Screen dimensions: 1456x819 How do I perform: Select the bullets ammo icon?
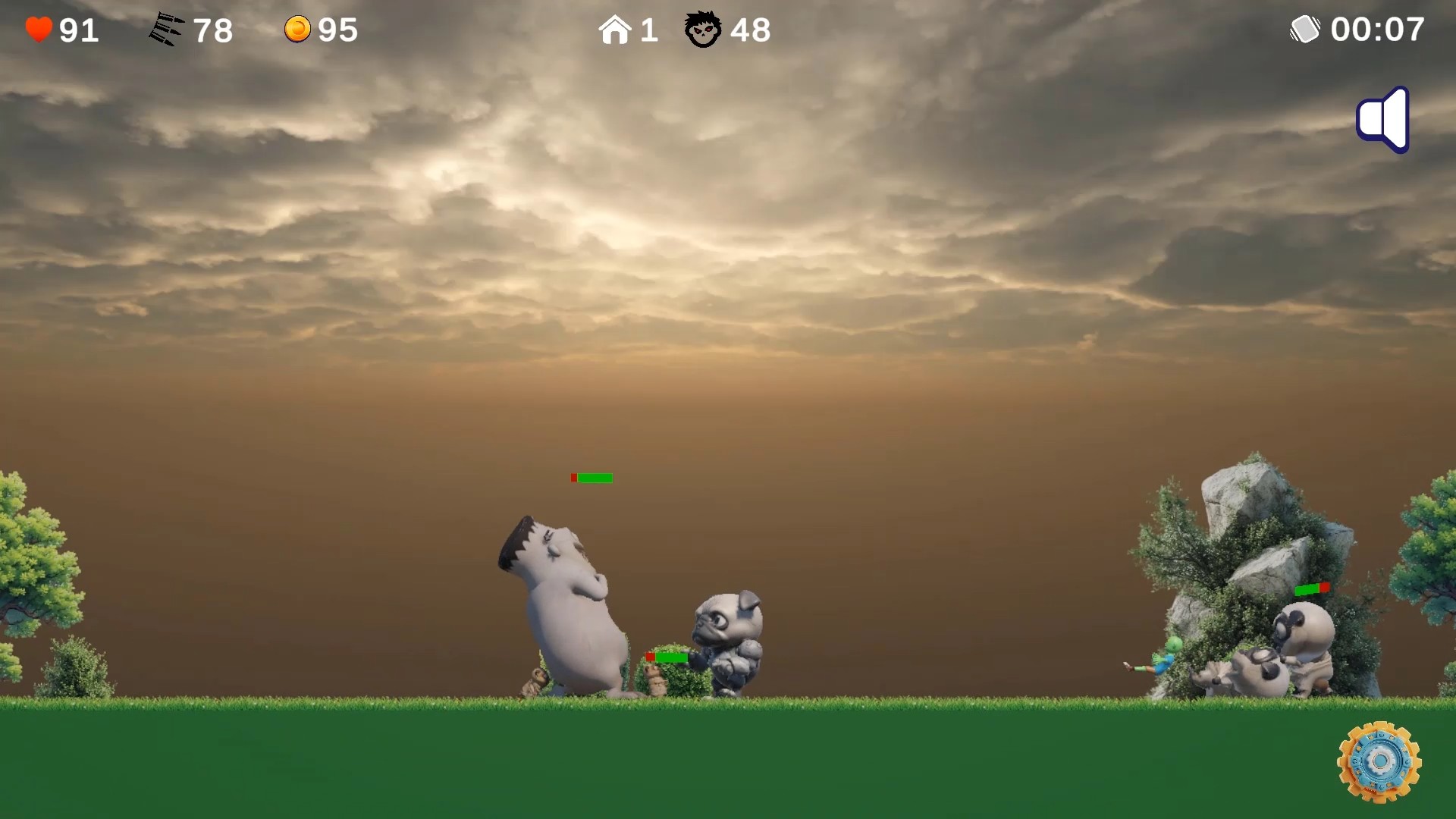(x=166, y=29)
